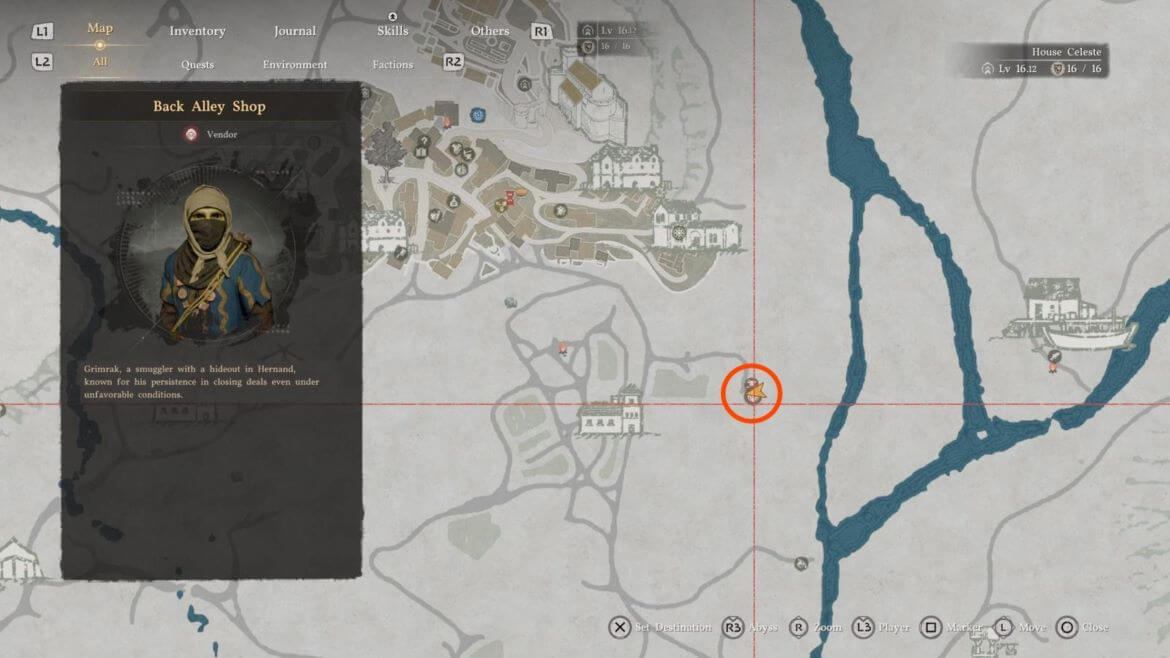Filter the map by Quests
The width and height of the screenshot is (1170, 658).
[x=197, y=65]
